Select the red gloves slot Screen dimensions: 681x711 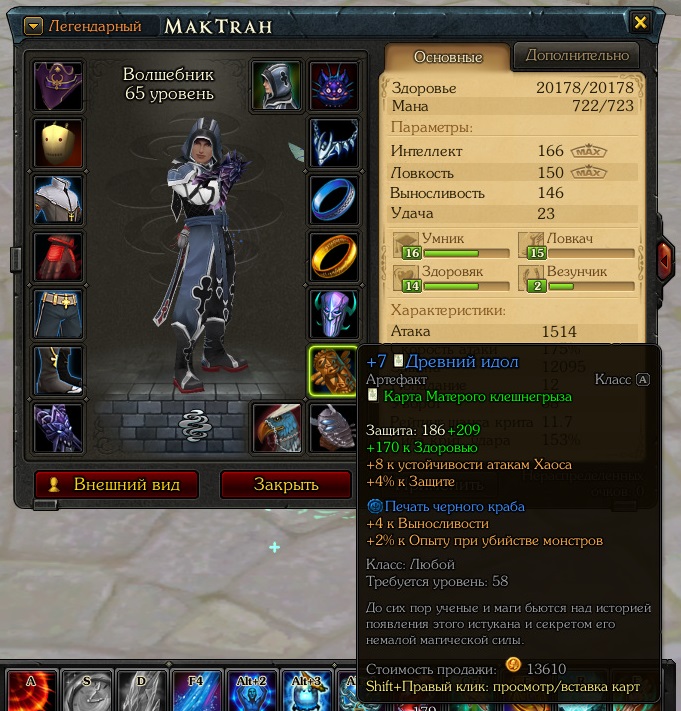[x=58, y=257]
